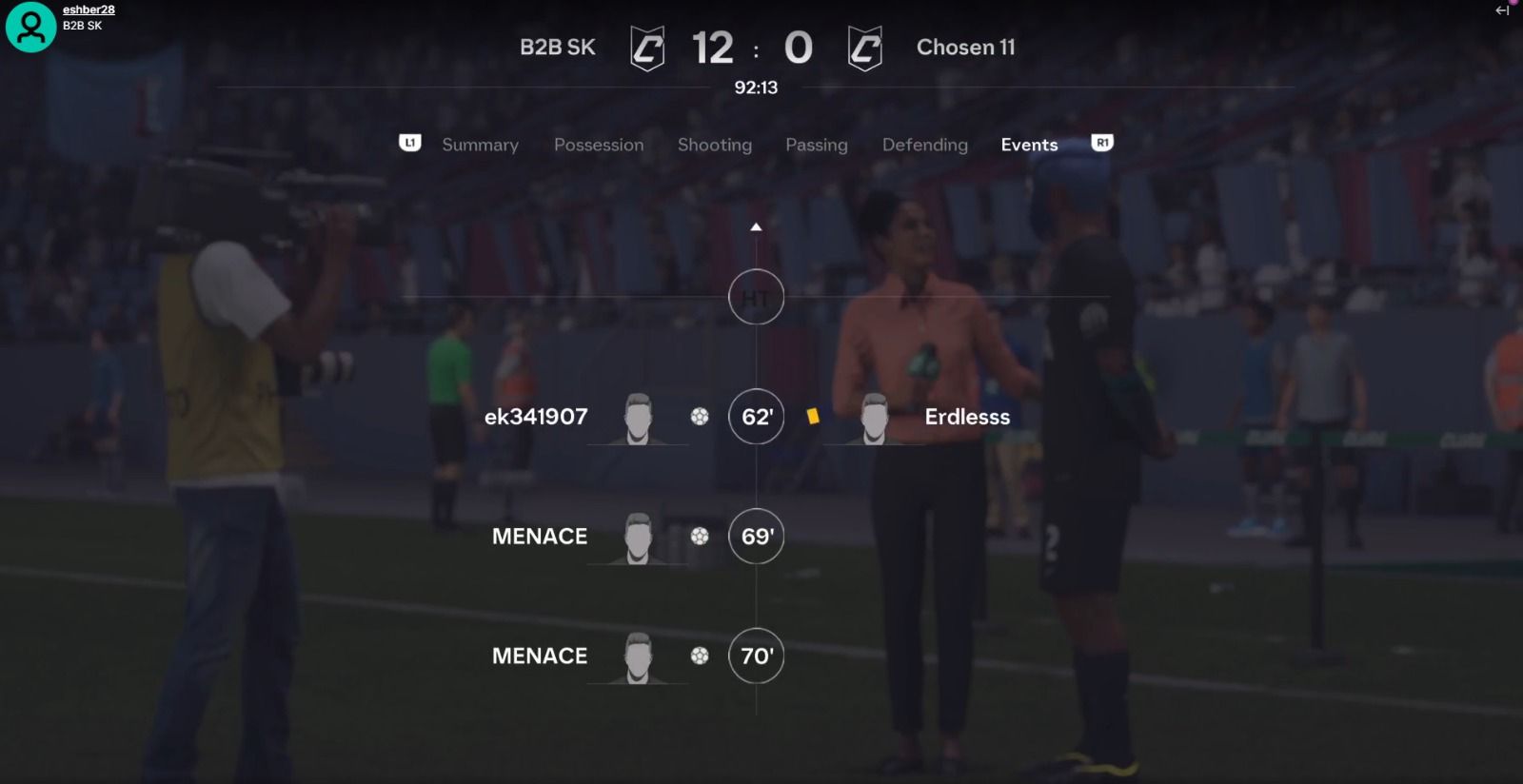
Task: Select Erdlesss yellow card entry
Action: 966,417
